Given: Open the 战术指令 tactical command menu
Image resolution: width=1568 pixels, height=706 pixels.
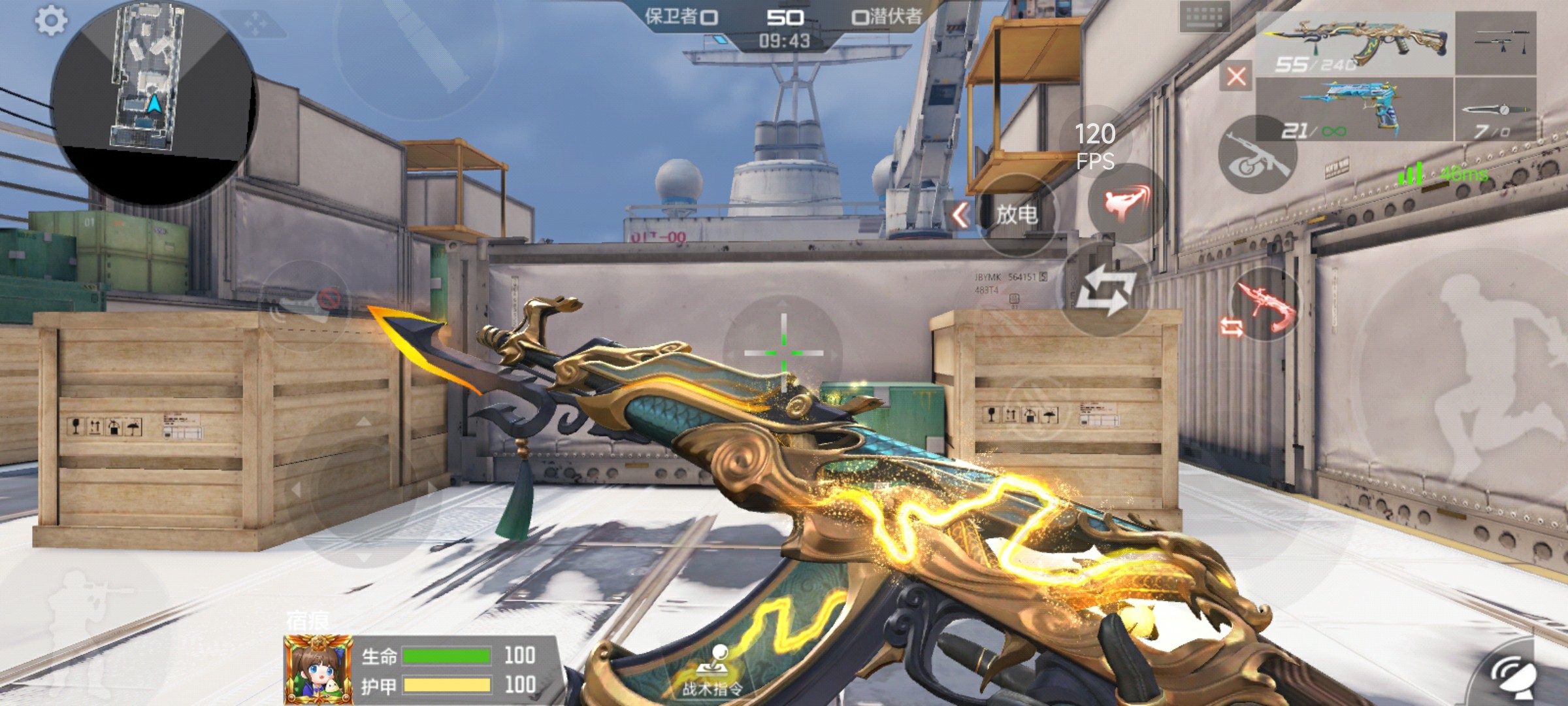Looking at the screenshot, I should pyautogui.click(x=713, y=672).
